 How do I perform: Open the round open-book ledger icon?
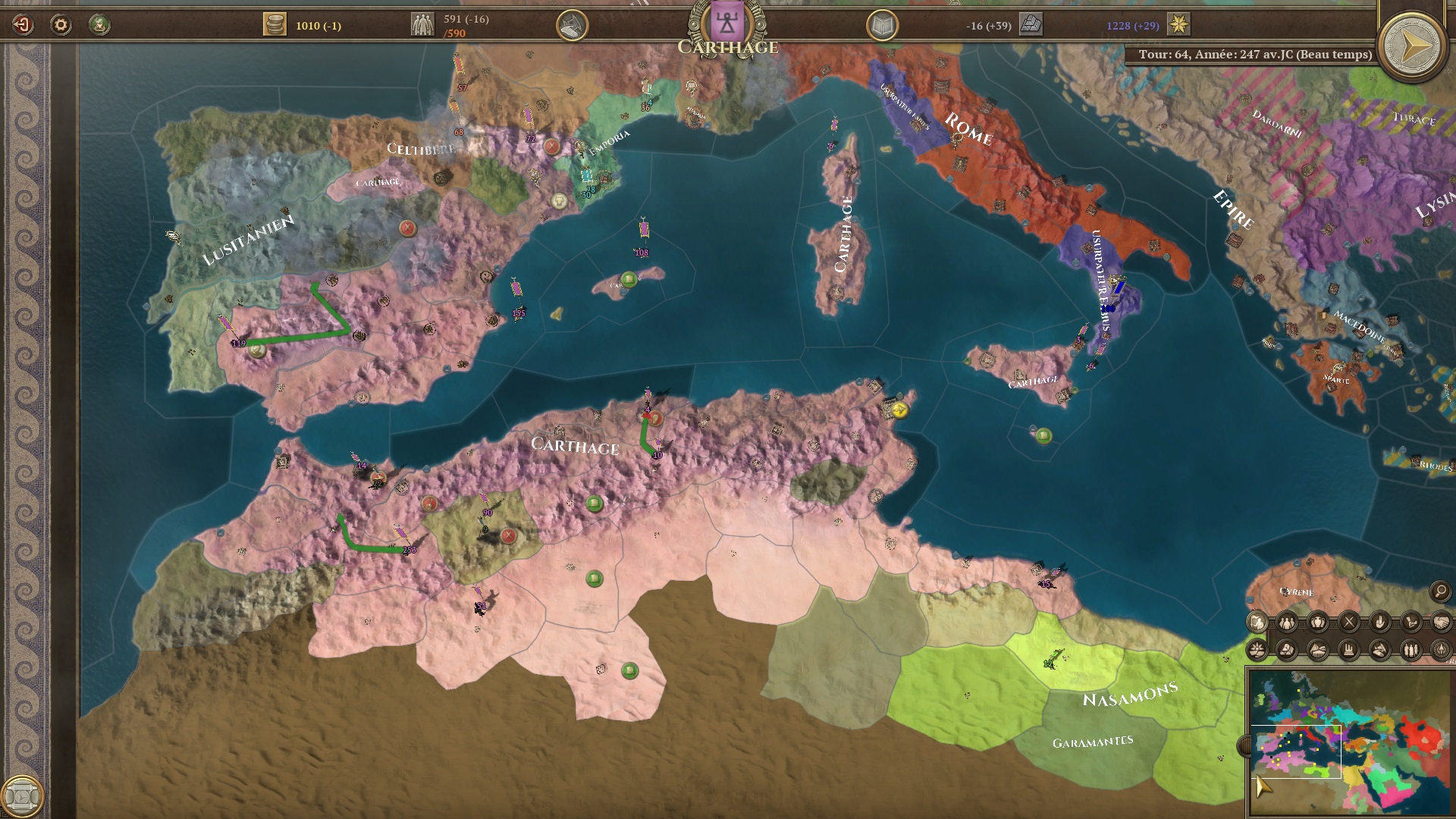tap(882, 27)
